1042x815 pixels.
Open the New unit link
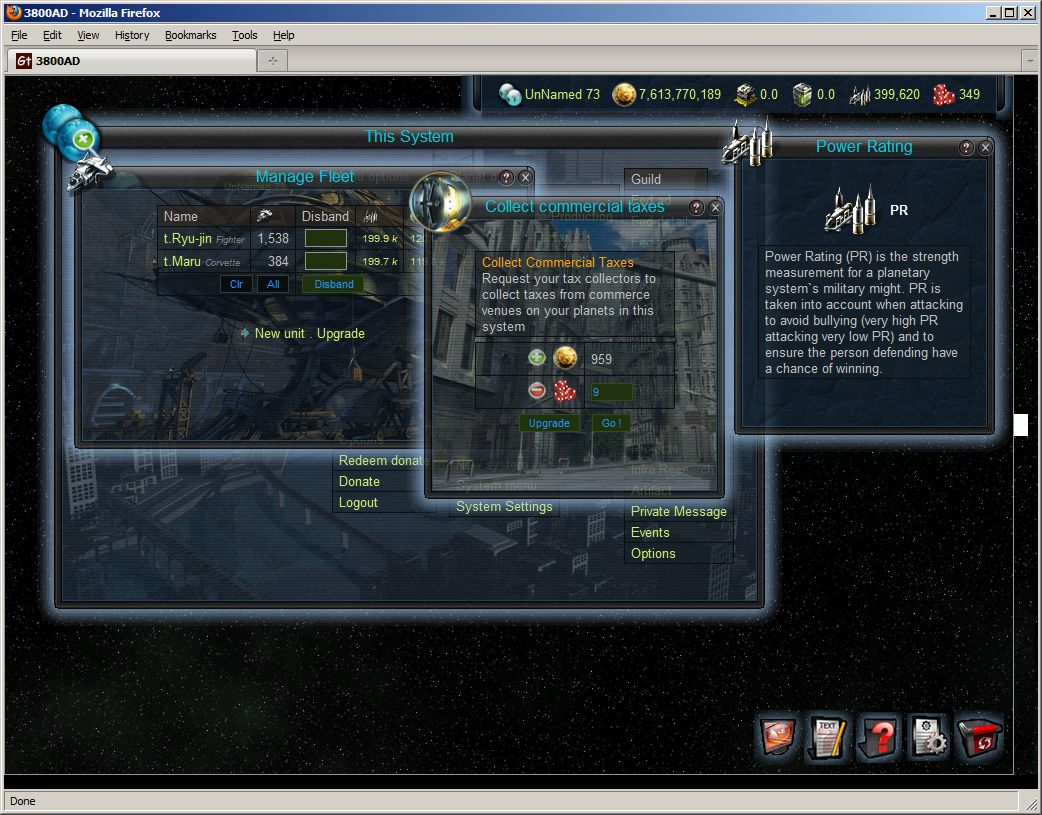[281, 333]
